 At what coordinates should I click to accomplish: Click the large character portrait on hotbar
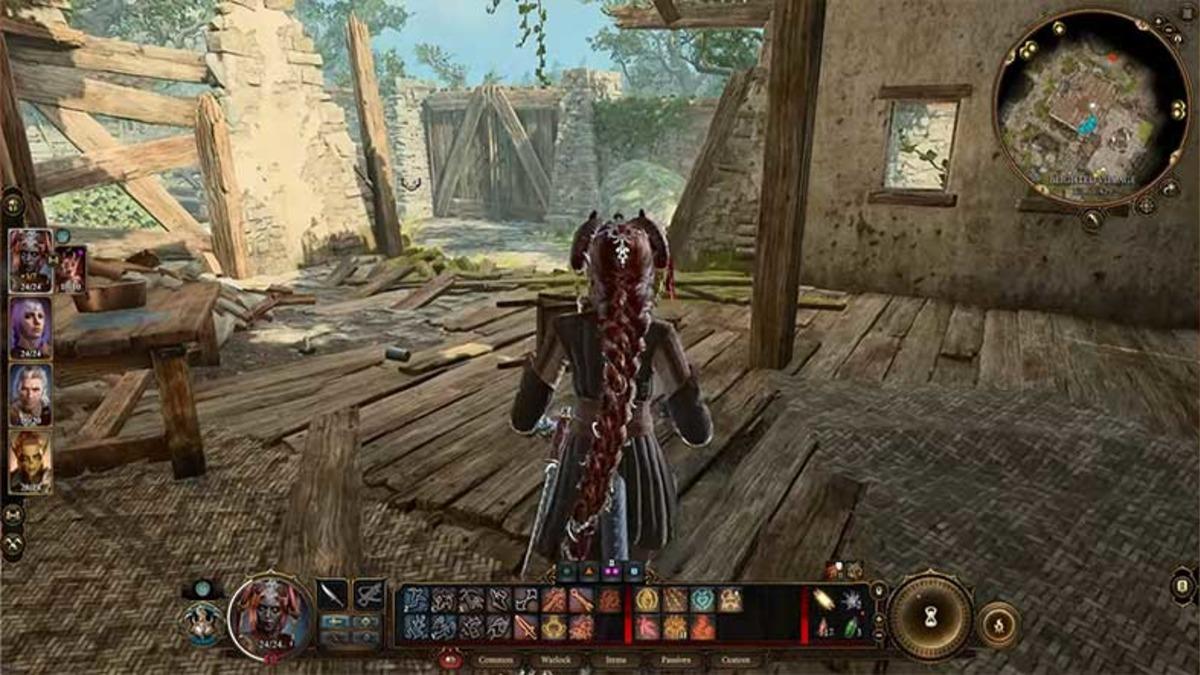[x=270, y=616]
